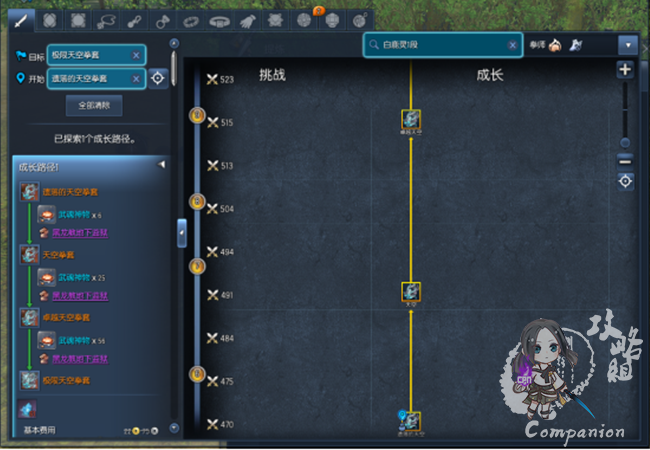Collapse the 成长路径1 growth path panel
This screenshot has width=650, height=450.
coord(162,165)
